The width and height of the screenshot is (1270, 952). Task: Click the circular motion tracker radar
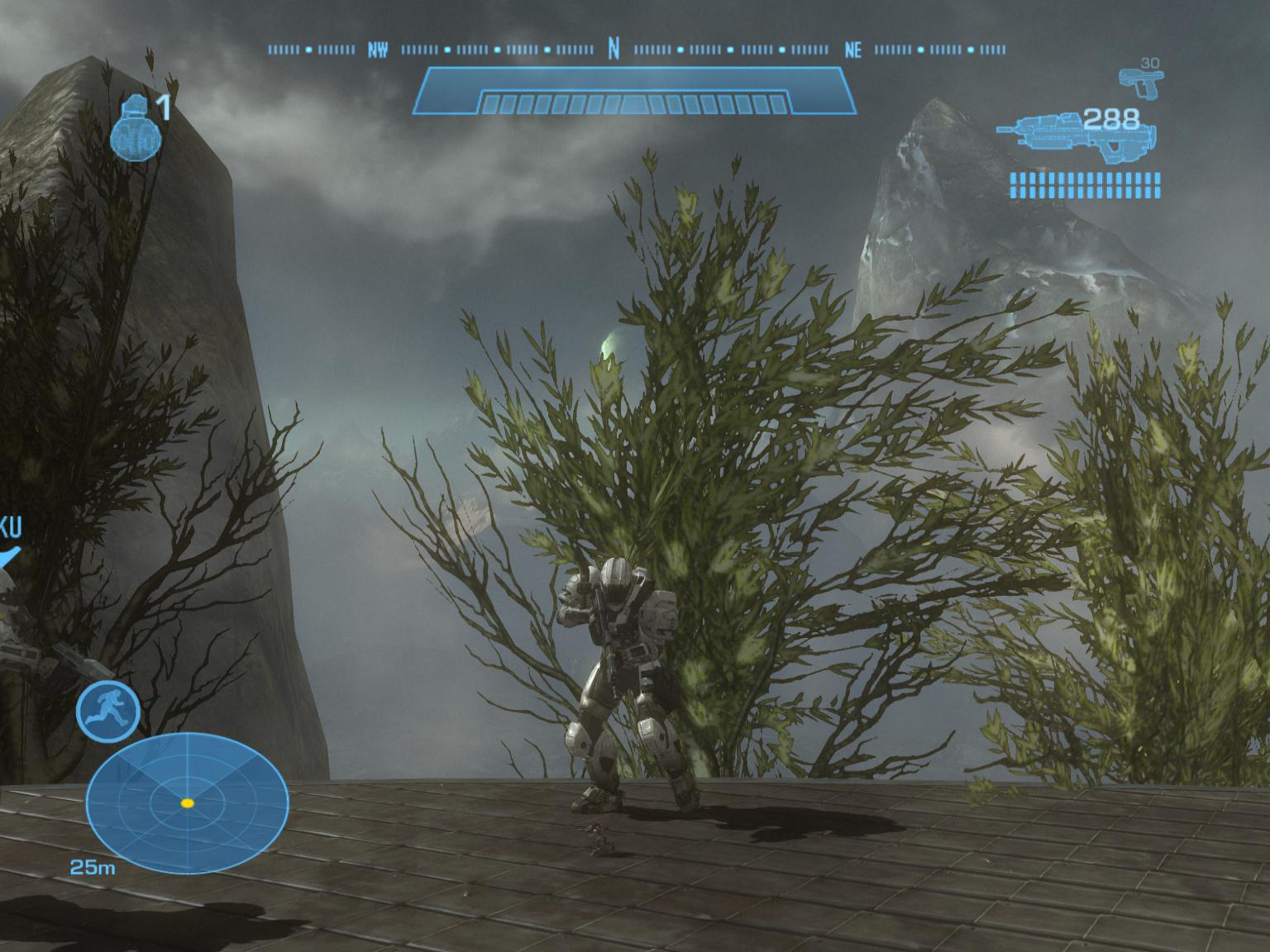pos(187,803)
